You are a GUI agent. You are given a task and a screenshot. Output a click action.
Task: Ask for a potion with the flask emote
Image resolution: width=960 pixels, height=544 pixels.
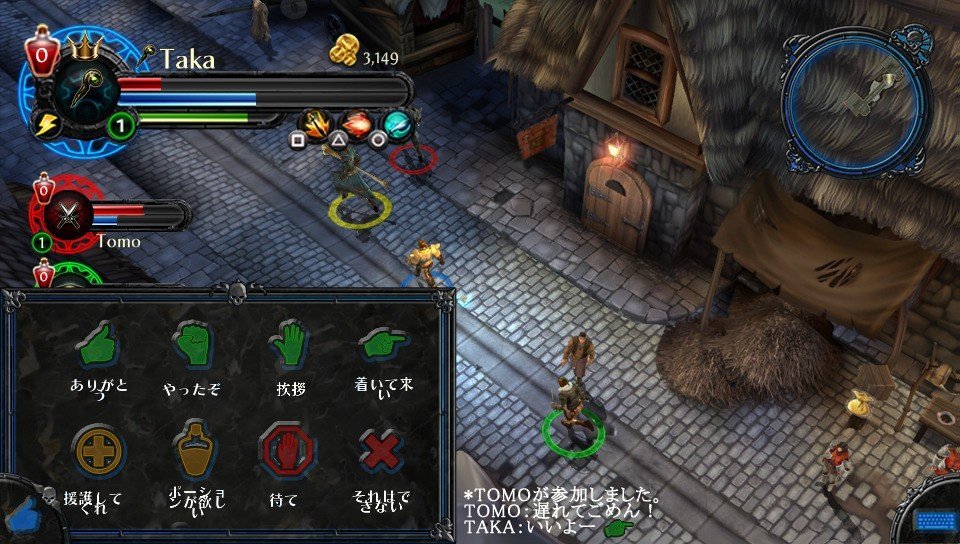(192, 452)
